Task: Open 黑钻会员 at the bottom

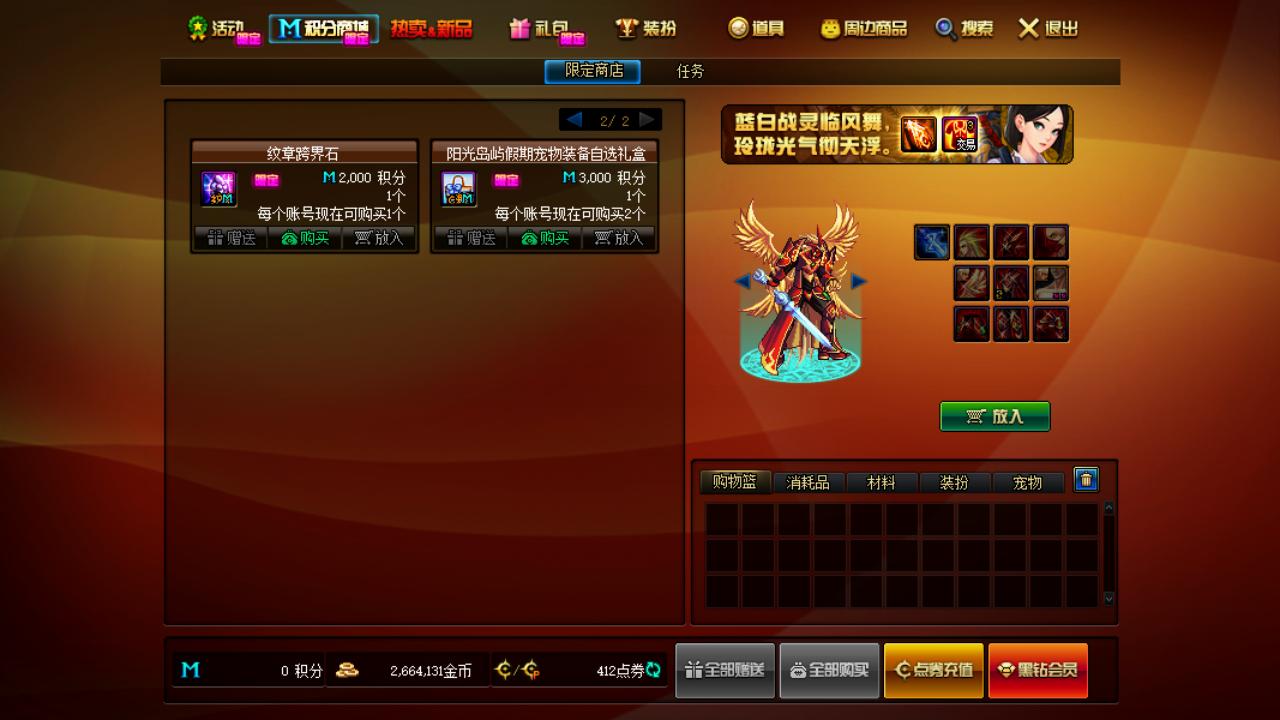Action: (x=1038, y=670)
